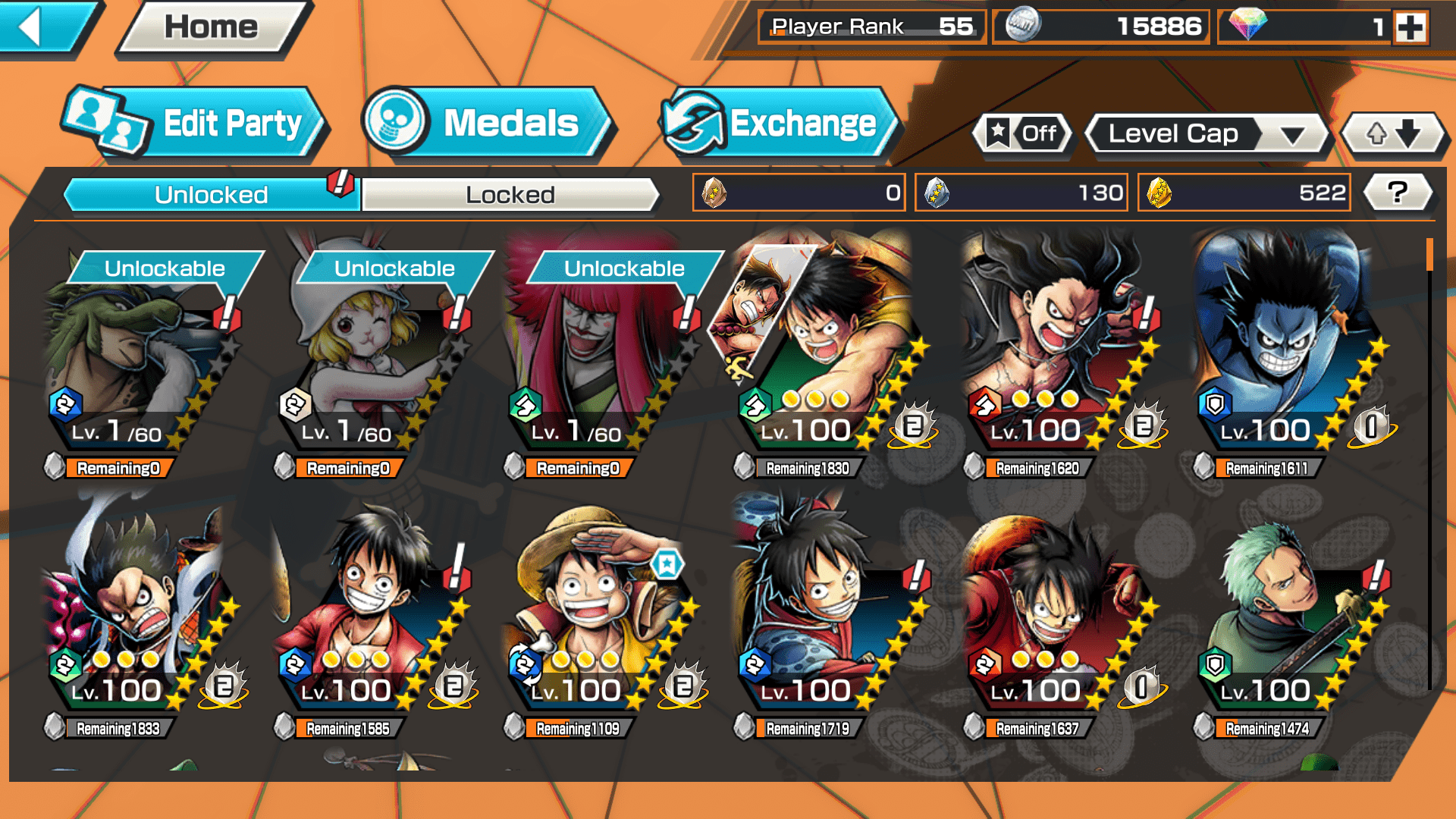This screenshot has height=819, width=1456.
Task: Open the Edit Party menu
Action: click(197, 123)
